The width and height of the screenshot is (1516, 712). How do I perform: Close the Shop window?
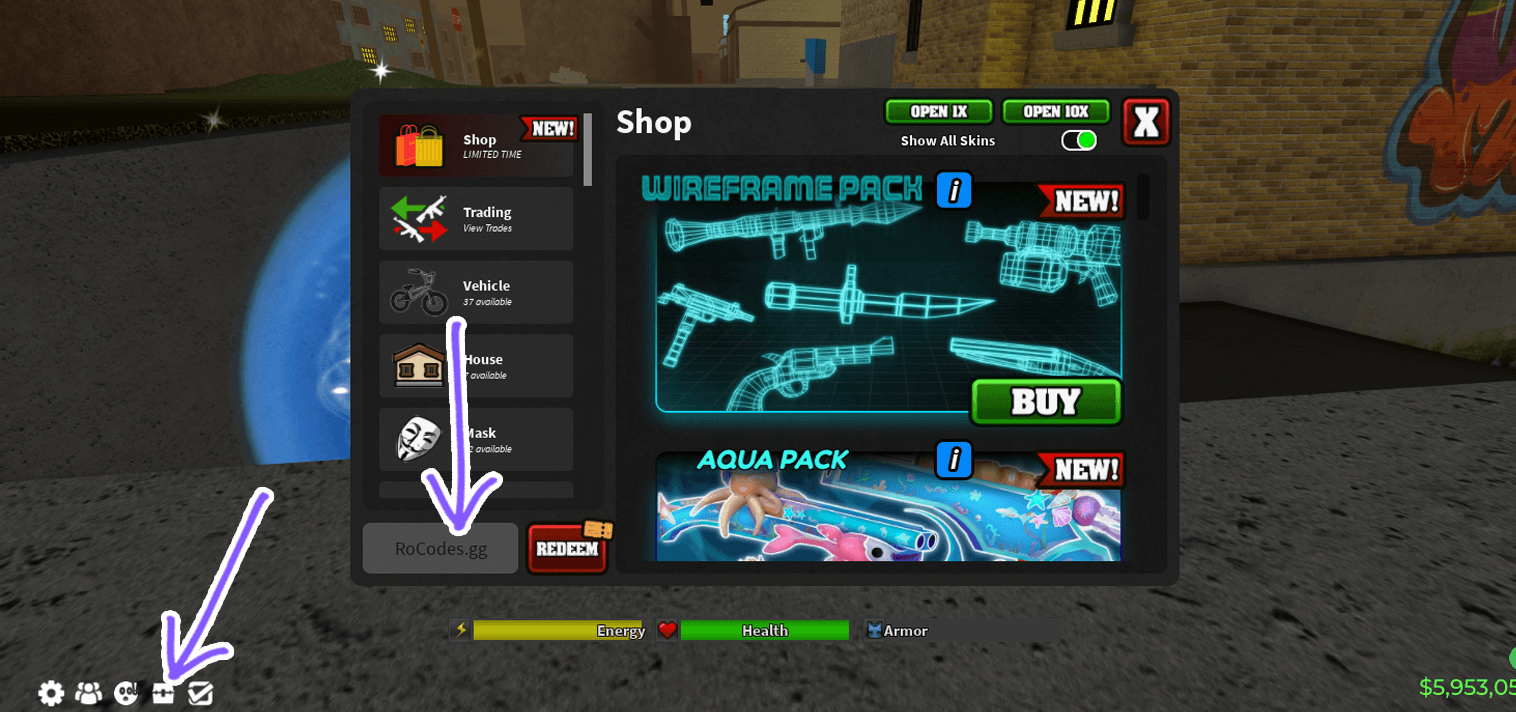pyautogui.click(x=1146, y=122)
